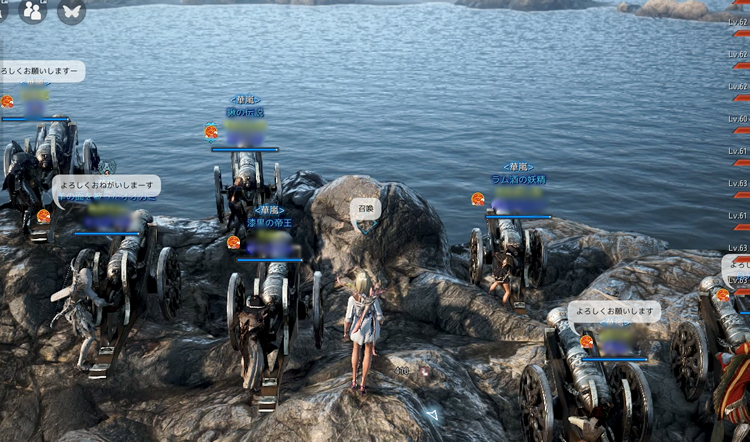Select the Lv.60 party member row
This screenshot has width=750, height=442.
739,120
